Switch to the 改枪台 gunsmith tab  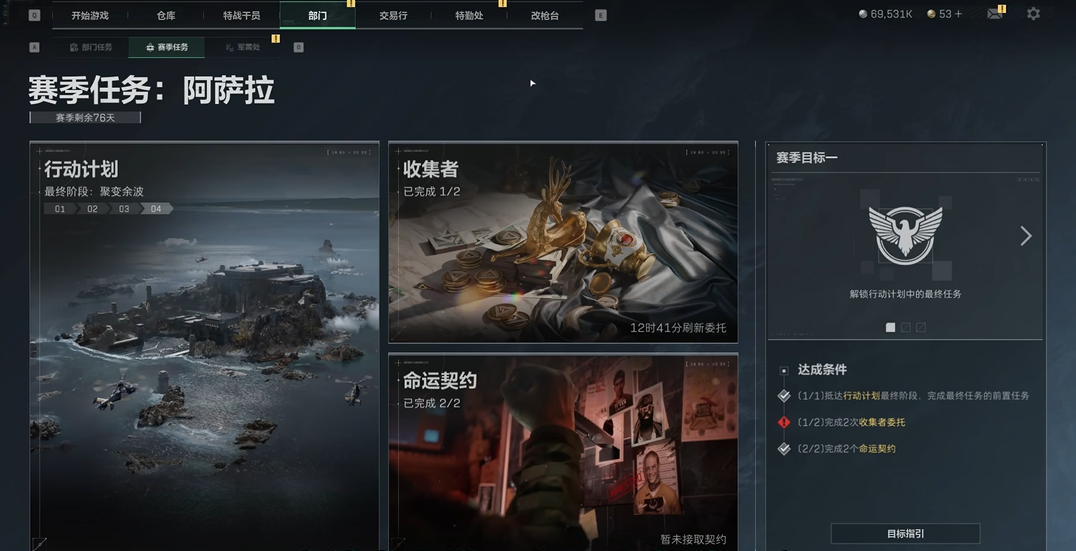coord(545,16)
